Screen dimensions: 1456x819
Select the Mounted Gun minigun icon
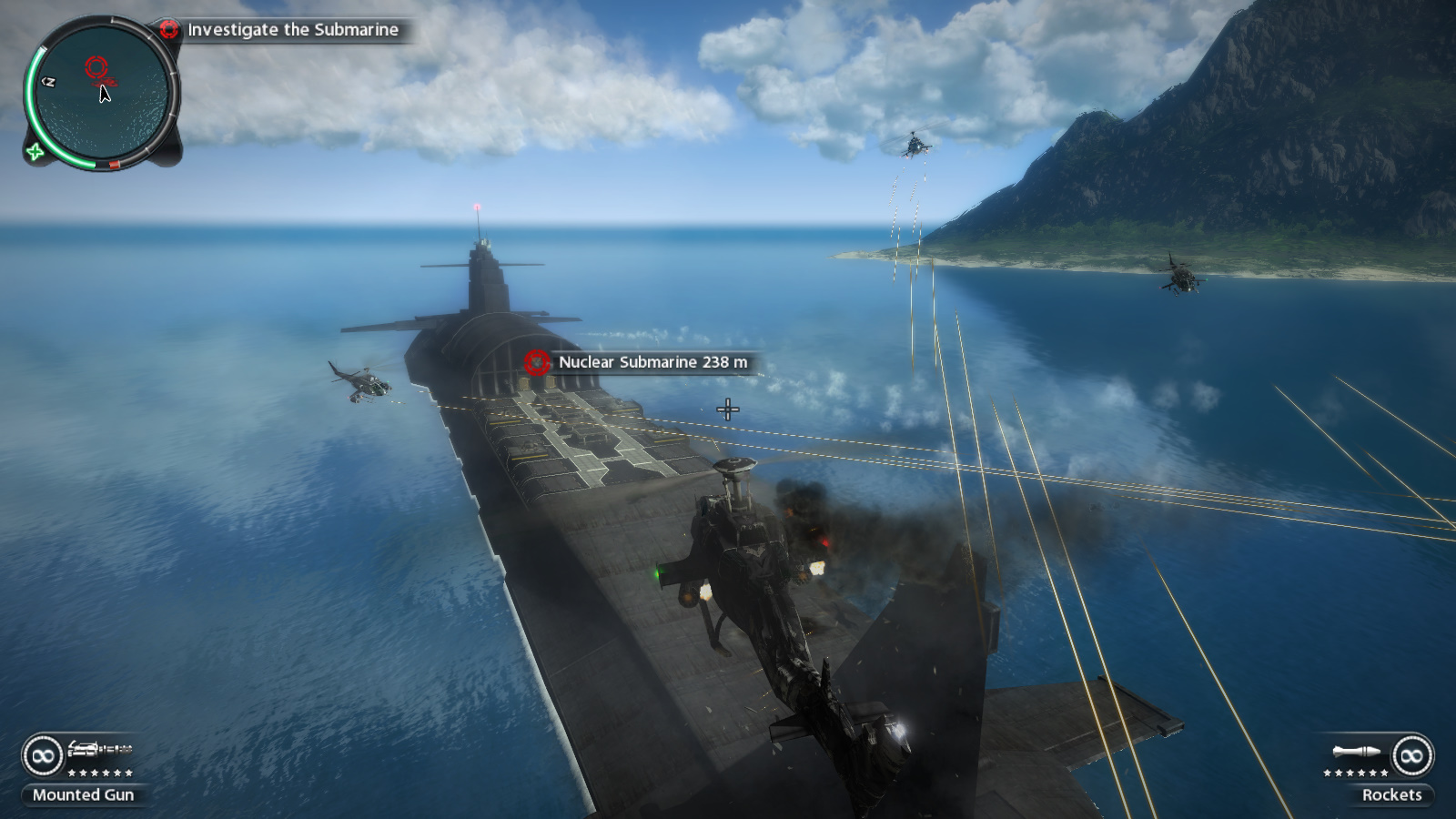coord(100,749)
